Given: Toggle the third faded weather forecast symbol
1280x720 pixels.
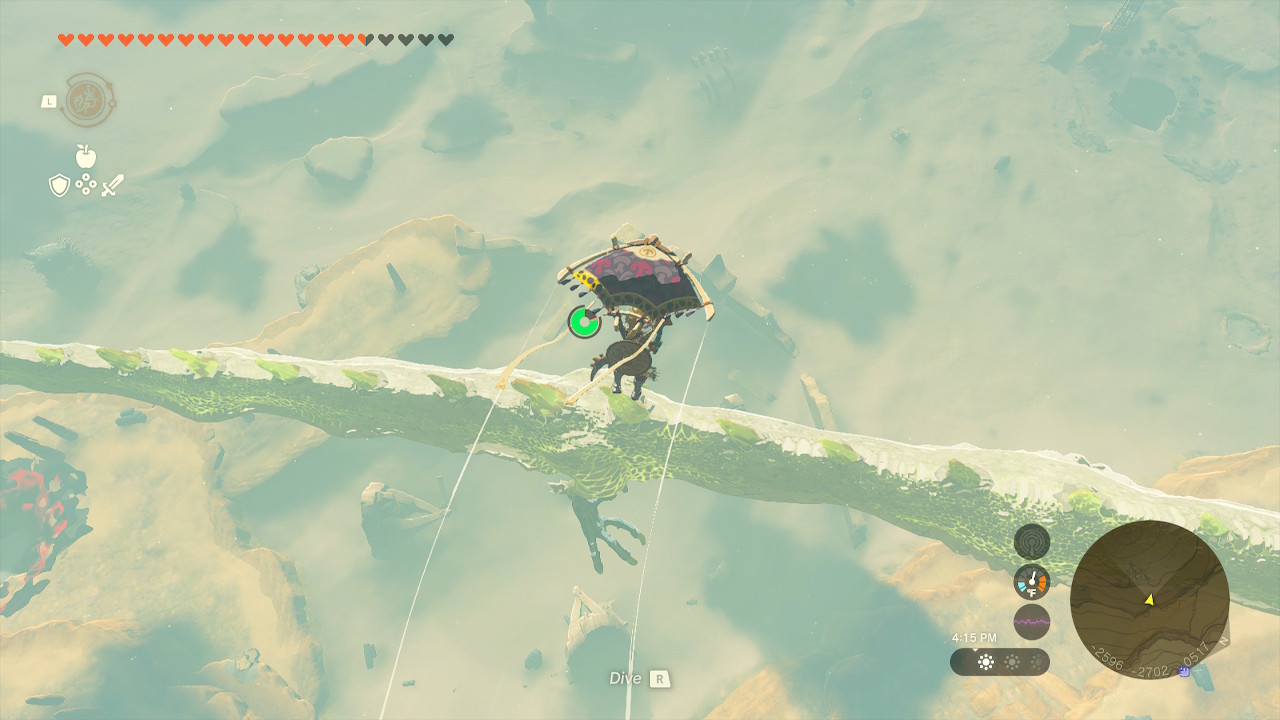Looking at the screenshot, I should point(1038,662).
